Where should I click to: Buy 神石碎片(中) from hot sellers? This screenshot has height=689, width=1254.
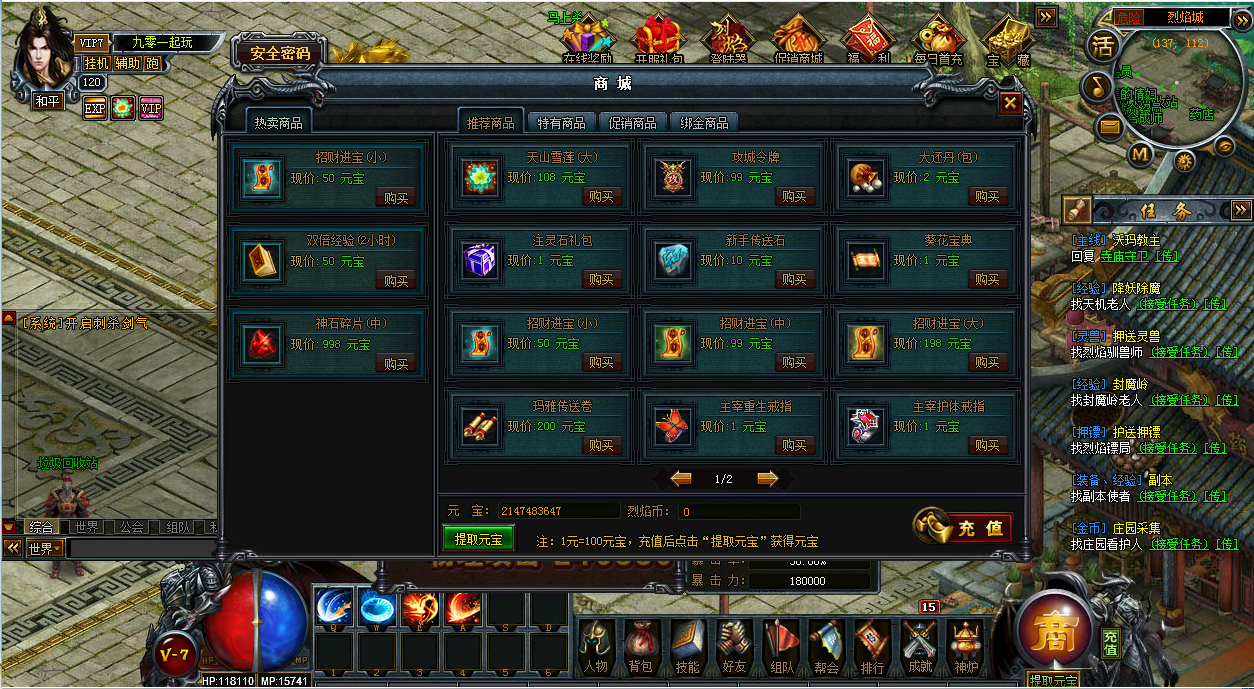(x=395, y=364)
